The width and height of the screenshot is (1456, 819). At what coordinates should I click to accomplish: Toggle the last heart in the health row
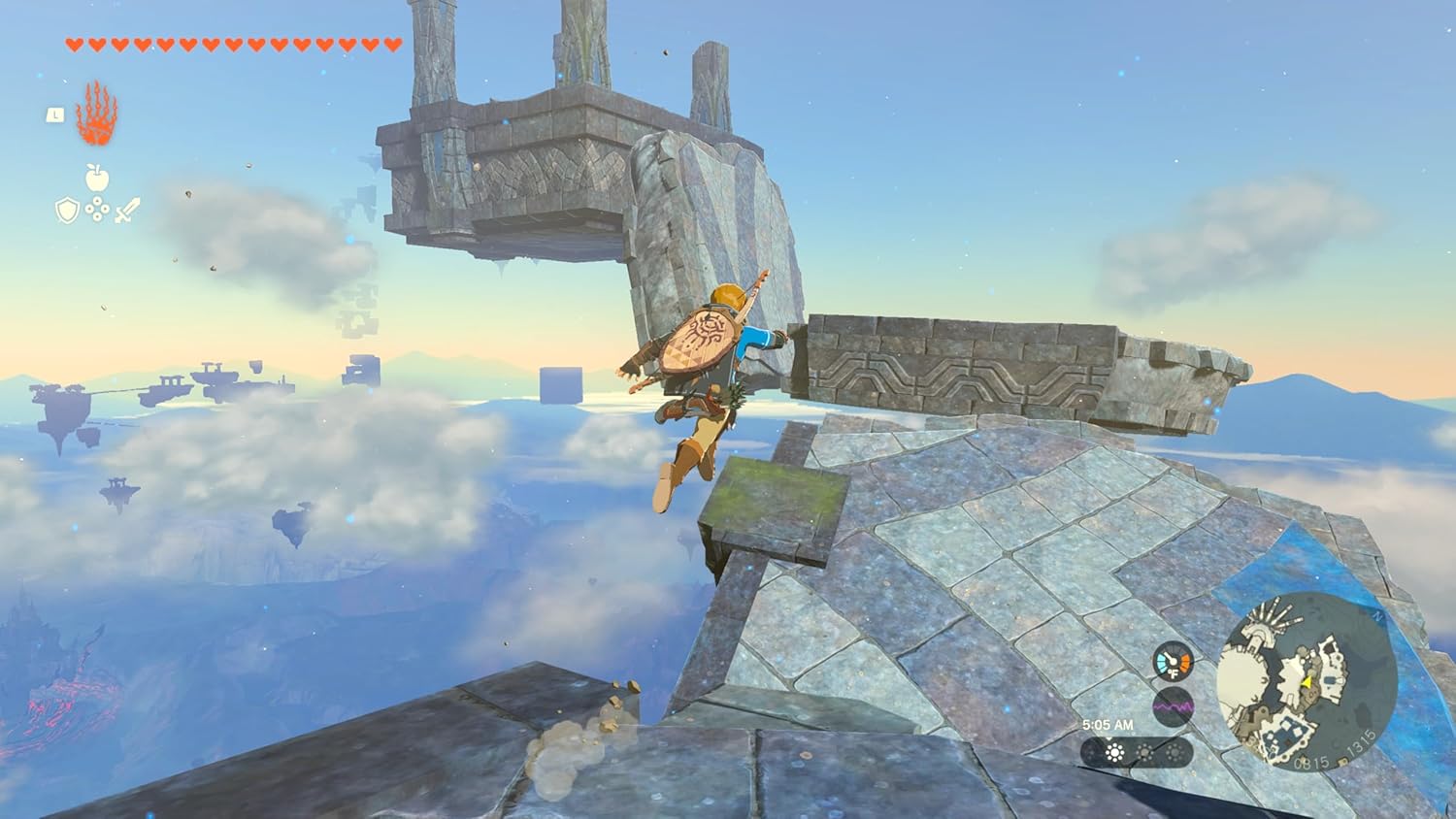393,44
